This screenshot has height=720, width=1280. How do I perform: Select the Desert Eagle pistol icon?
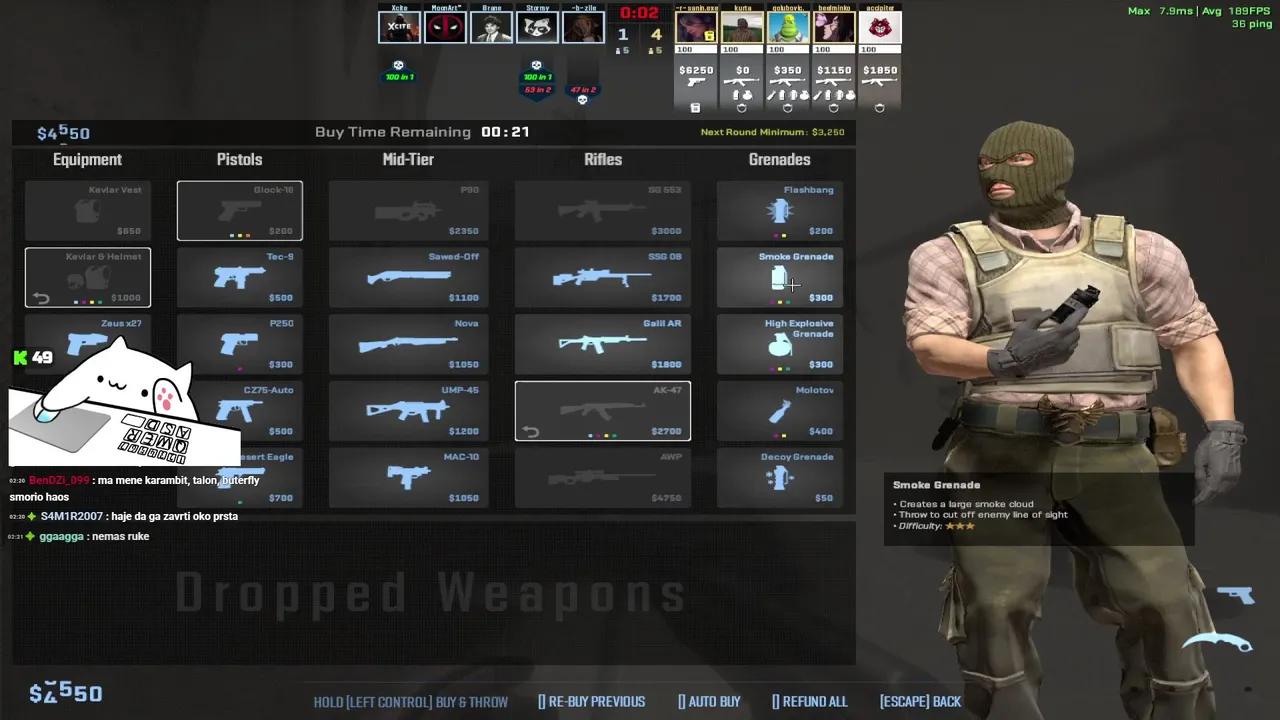point(239,477)
